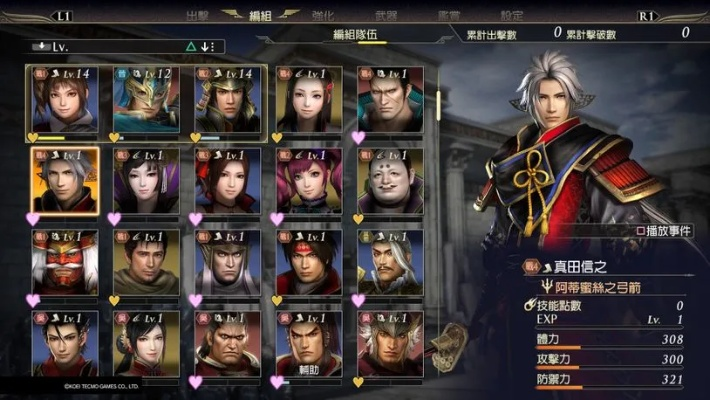
Task: Choose the pink twin-tailed girl portrait
Action: 309,181
